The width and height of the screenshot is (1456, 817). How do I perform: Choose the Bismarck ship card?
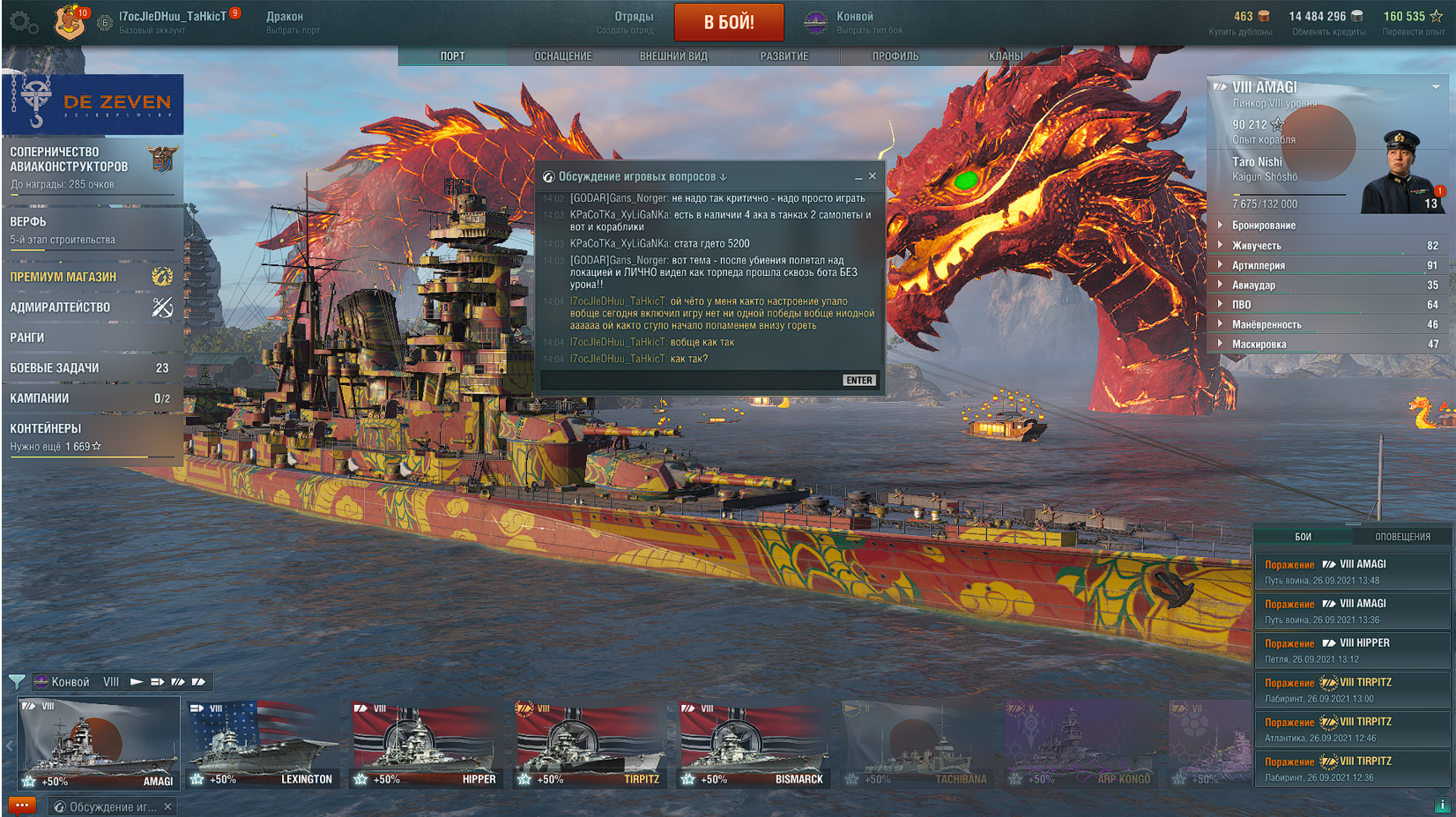point(754,744)
